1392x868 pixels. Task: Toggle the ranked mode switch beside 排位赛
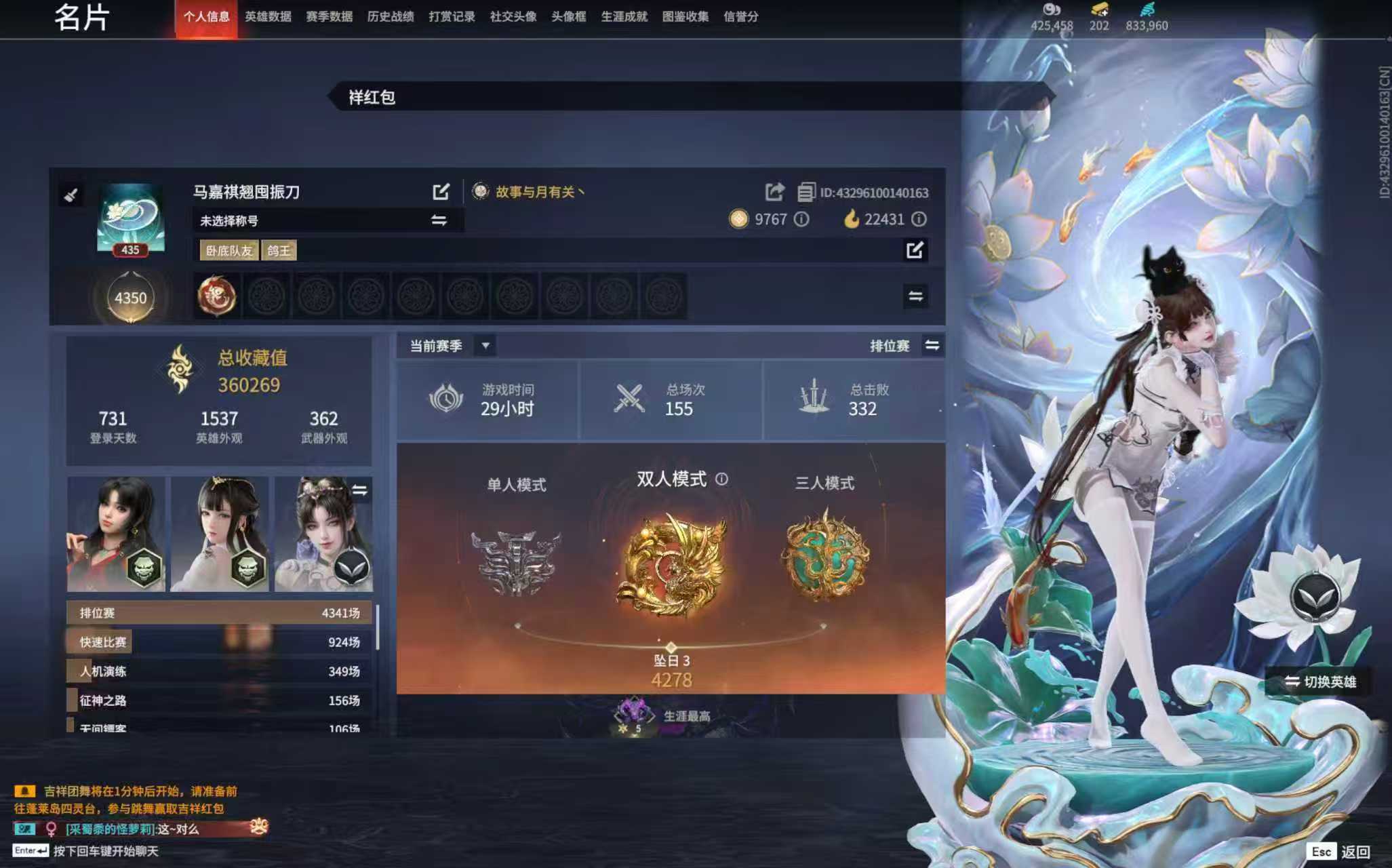coord(932,345)
